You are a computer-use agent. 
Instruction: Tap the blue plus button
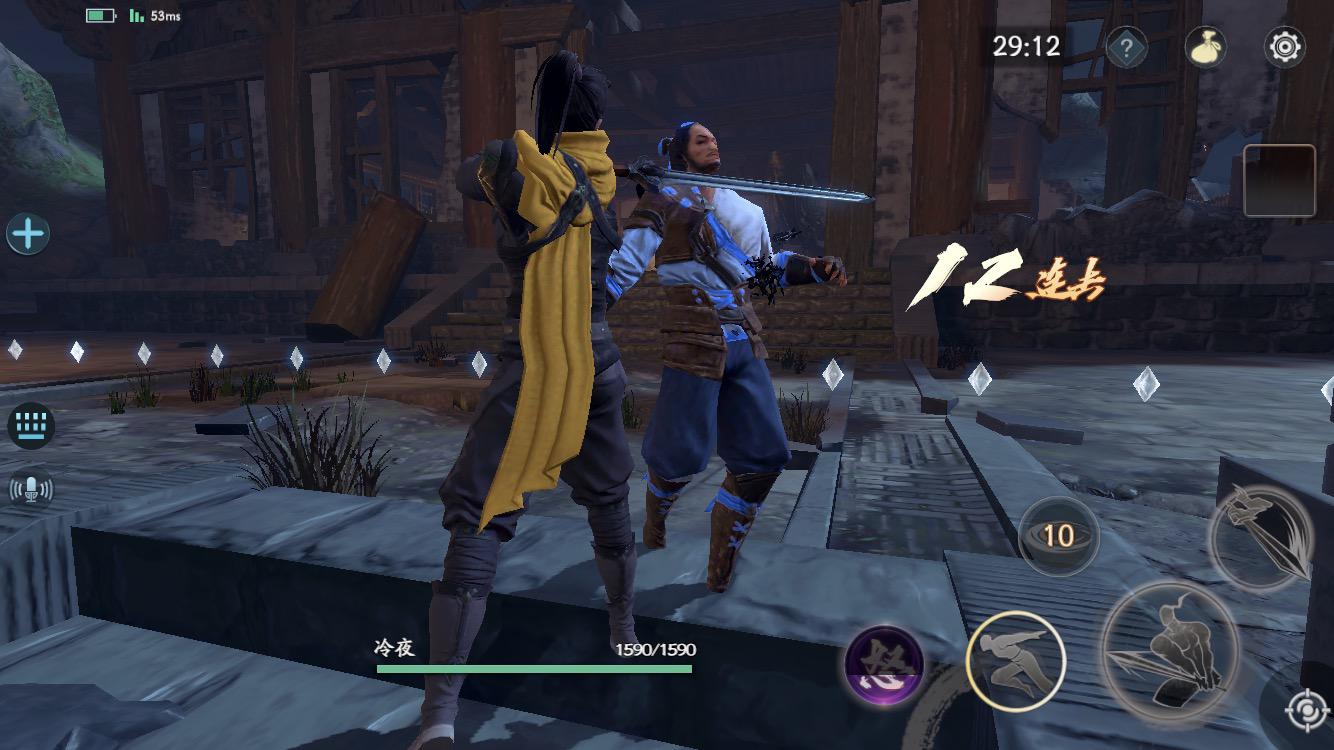pos(28,234)
